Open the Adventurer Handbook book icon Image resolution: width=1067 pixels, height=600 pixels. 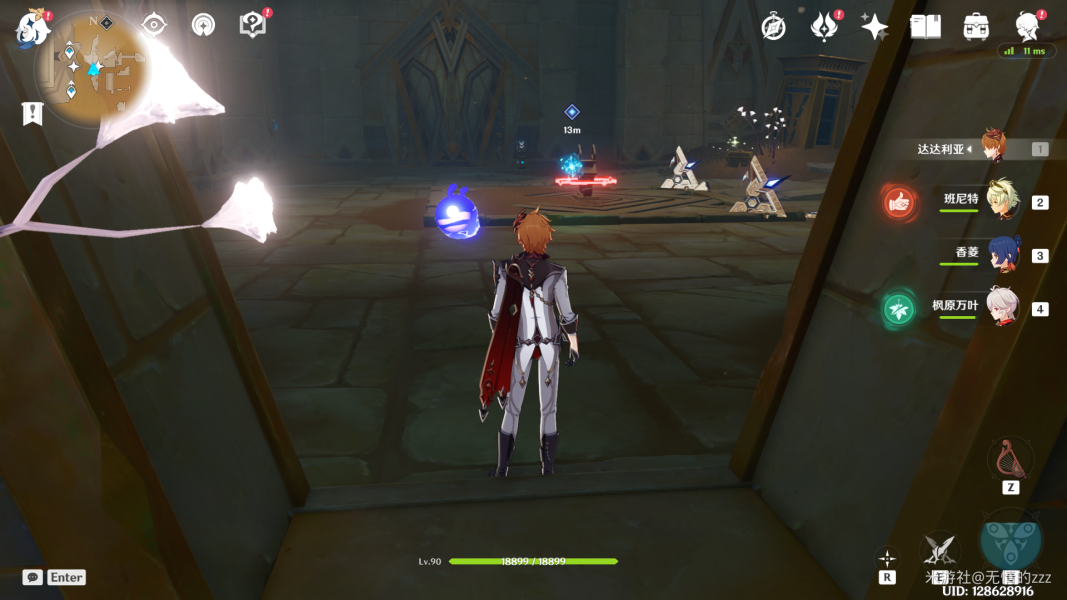(925, 27)
